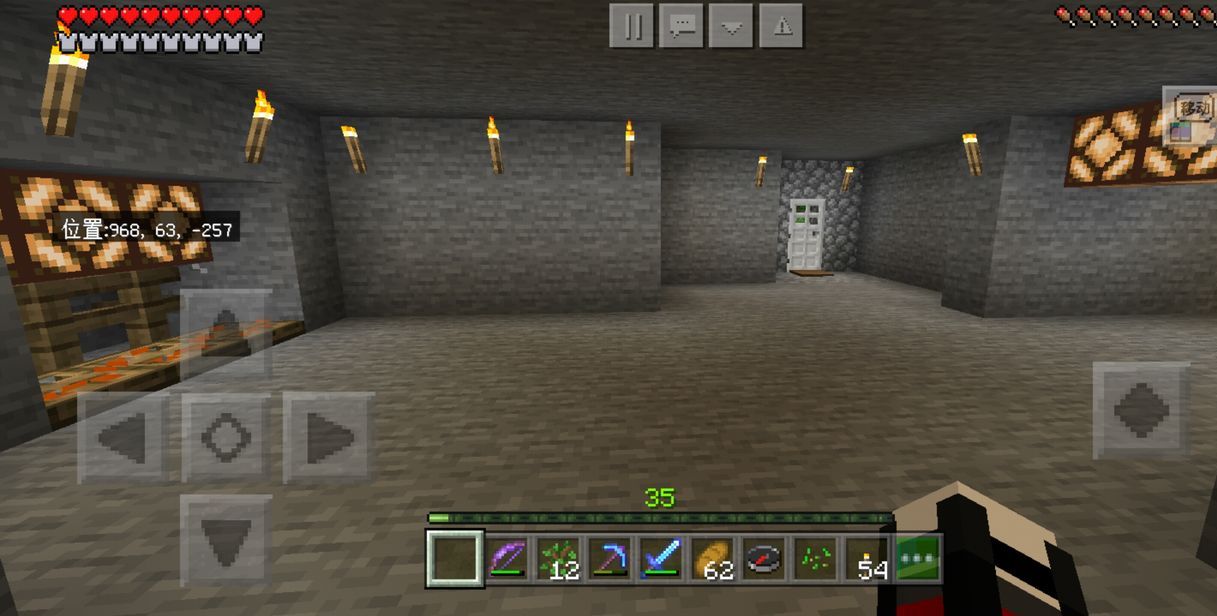The width and height of the screenshot is (1217, 616).
Task: Open the inventory with the three-dot button
Action: (918, 558)
